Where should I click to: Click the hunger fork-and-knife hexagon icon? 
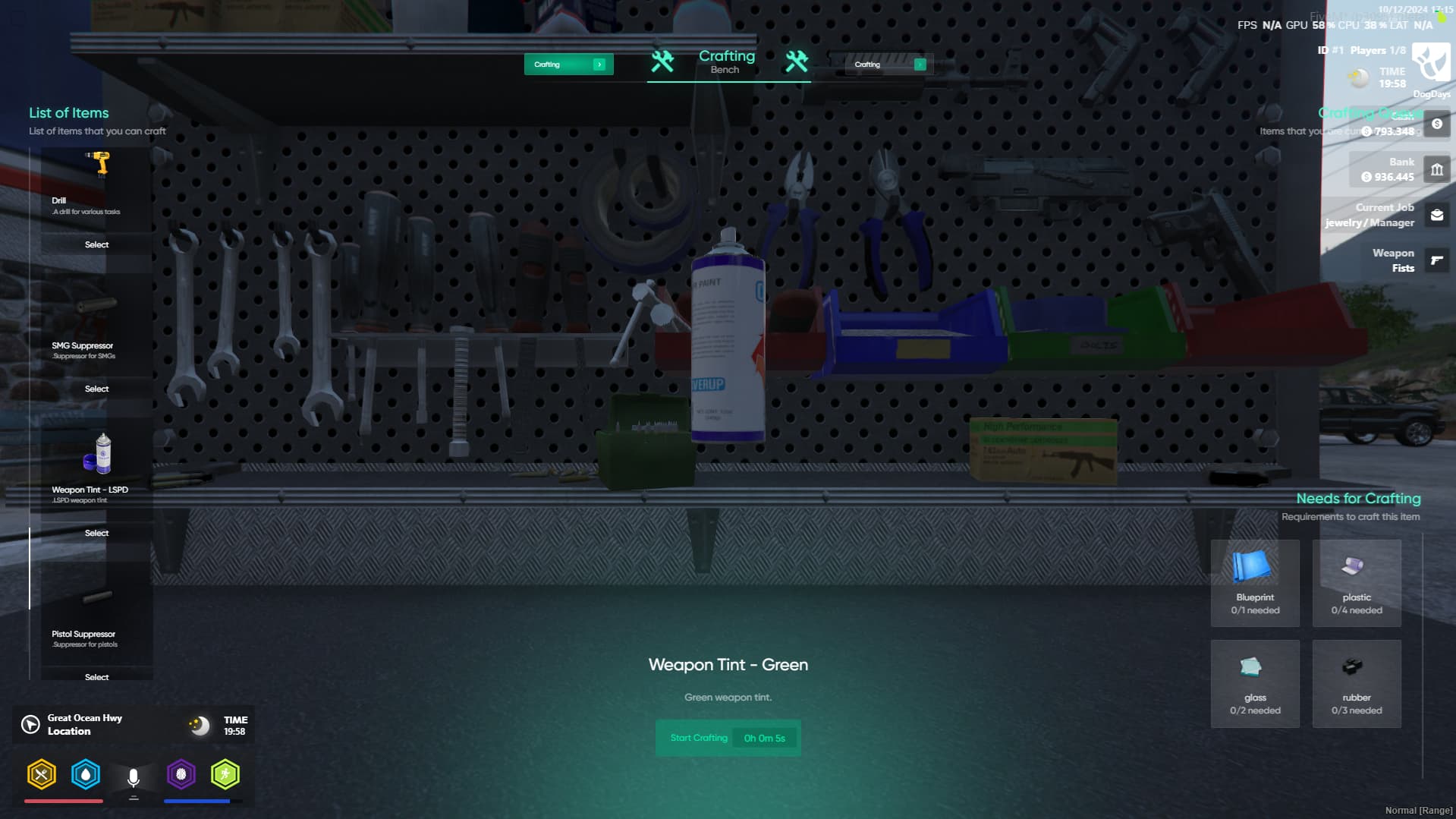[42, 774]
